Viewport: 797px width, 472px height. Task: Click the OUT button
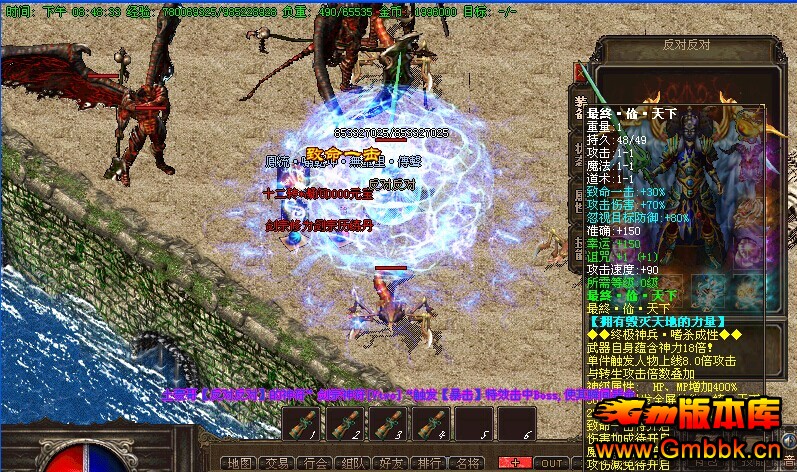pos(552,463)
